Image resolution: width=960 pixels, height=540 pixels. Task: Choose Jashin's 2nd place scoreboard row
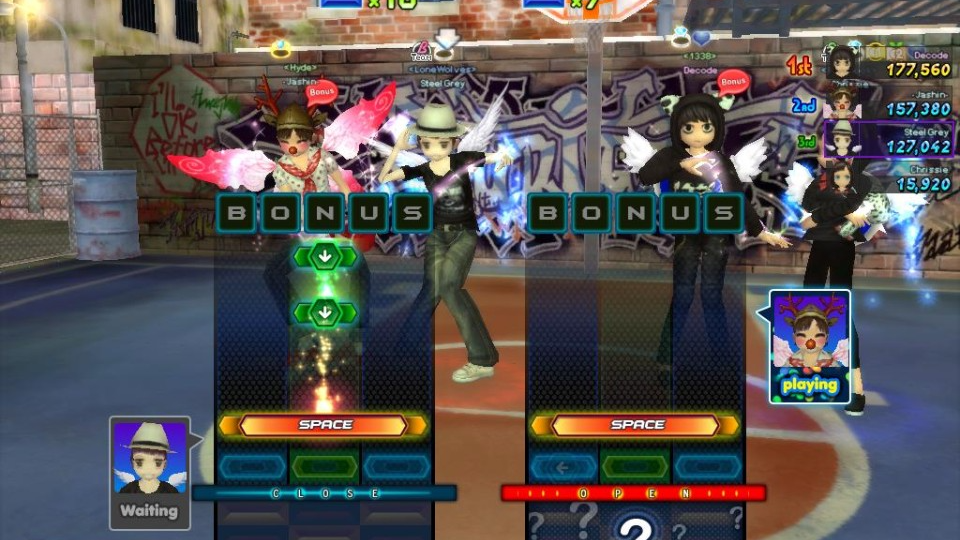[886, 102]
